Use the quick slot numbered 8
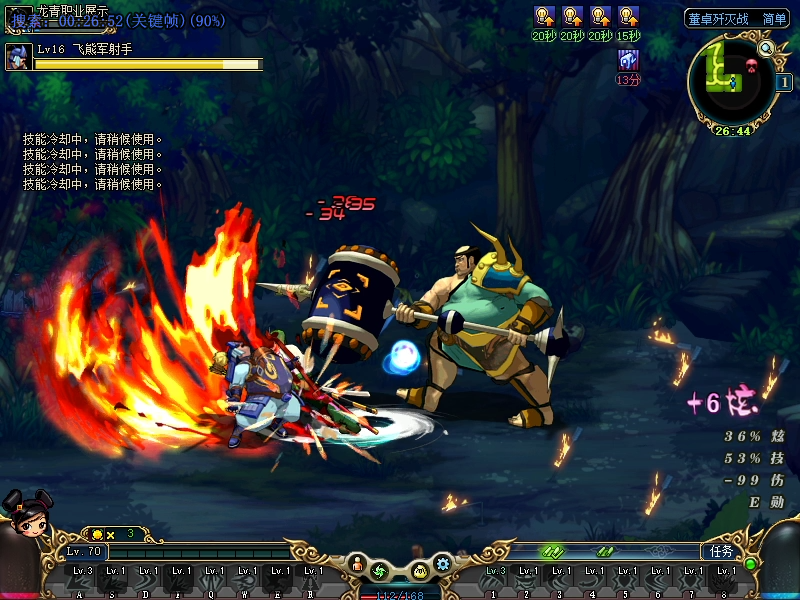The height and width of the screenshot is (600, 800). [x=723, y=581]
